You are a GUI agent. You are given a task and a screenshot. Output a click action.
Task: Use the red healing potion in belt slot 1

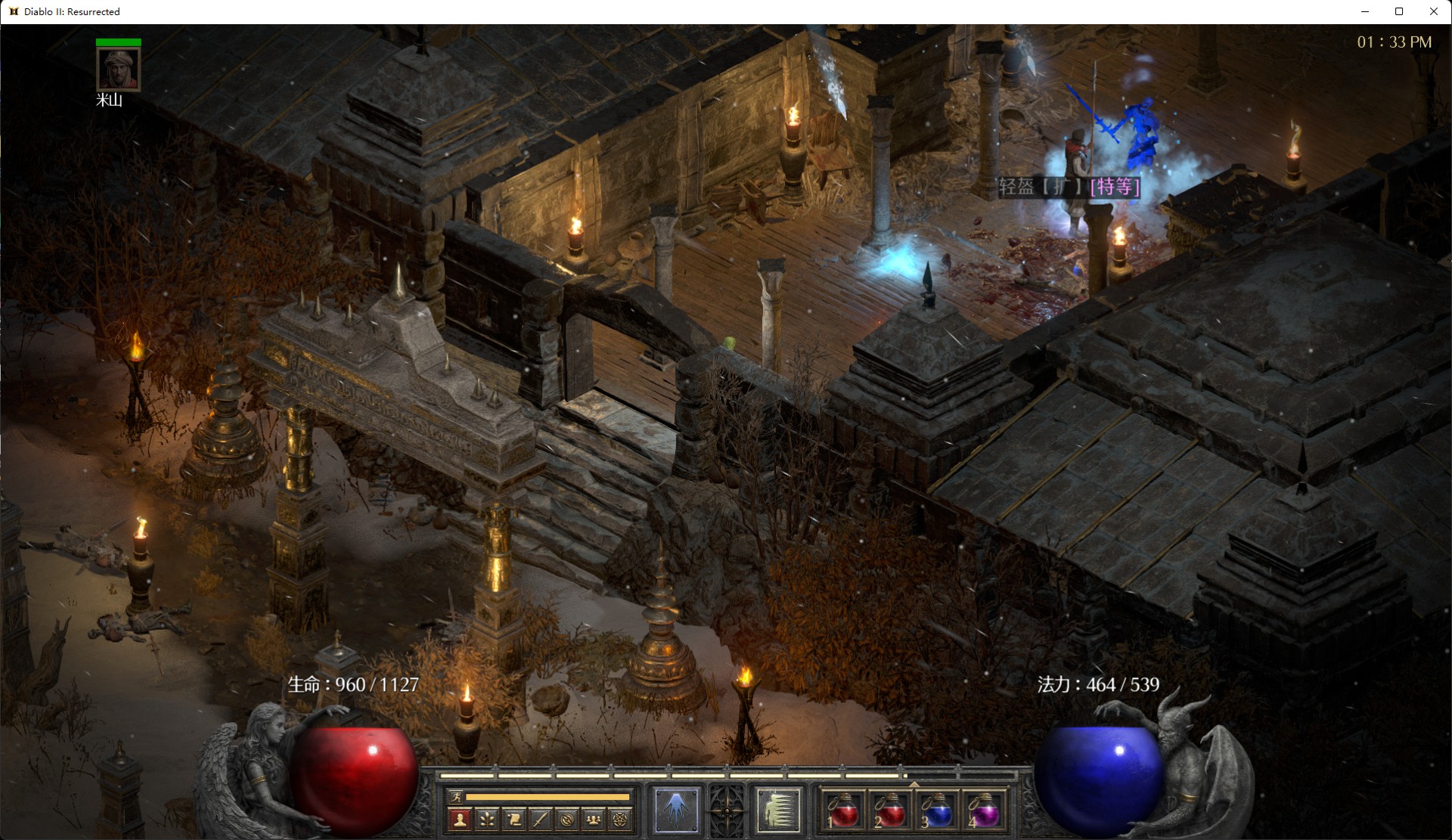pos(844,811)
